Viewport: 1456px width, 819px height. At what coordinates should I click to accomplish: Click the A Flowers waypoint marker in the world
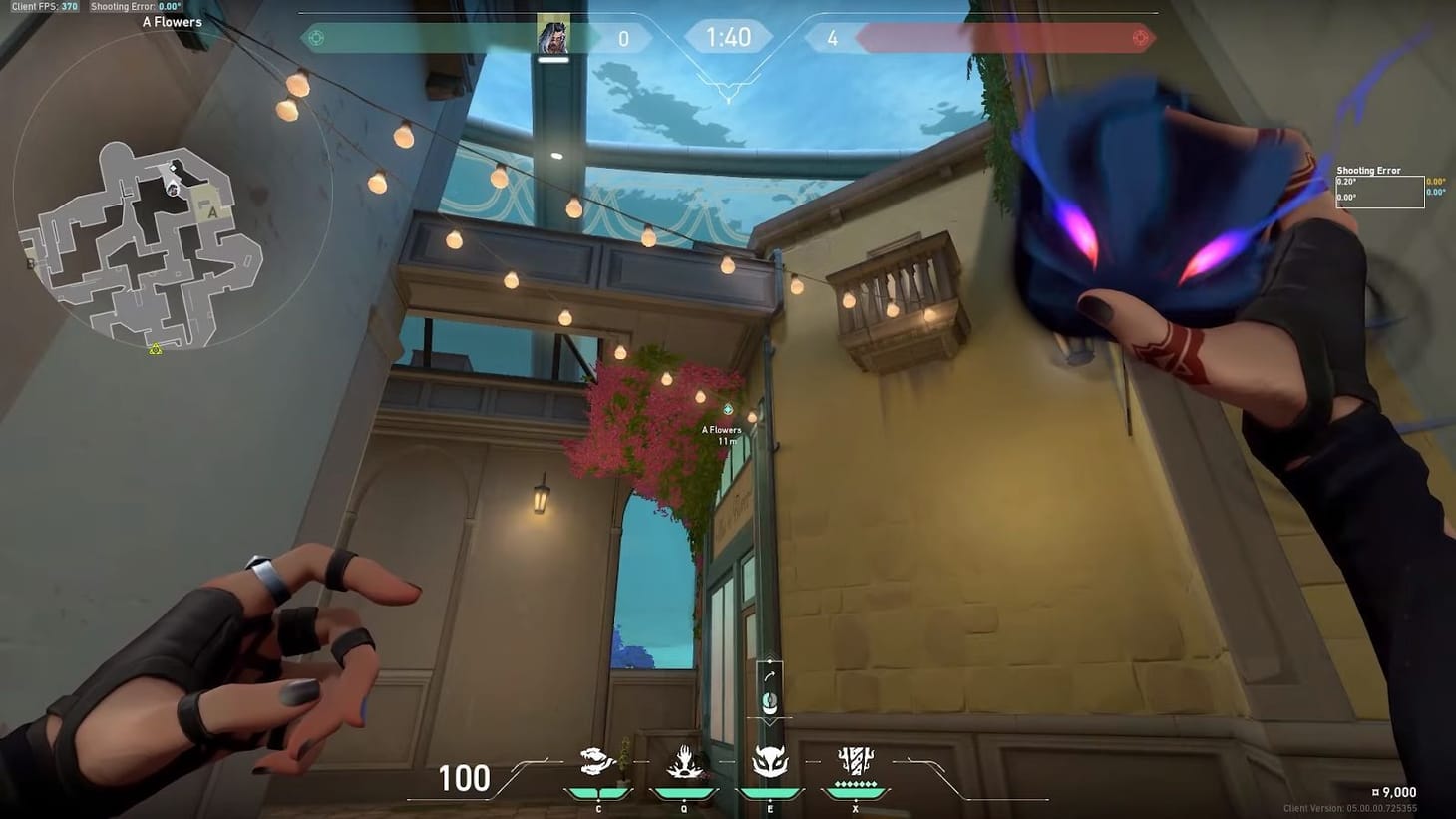(729, 407)
